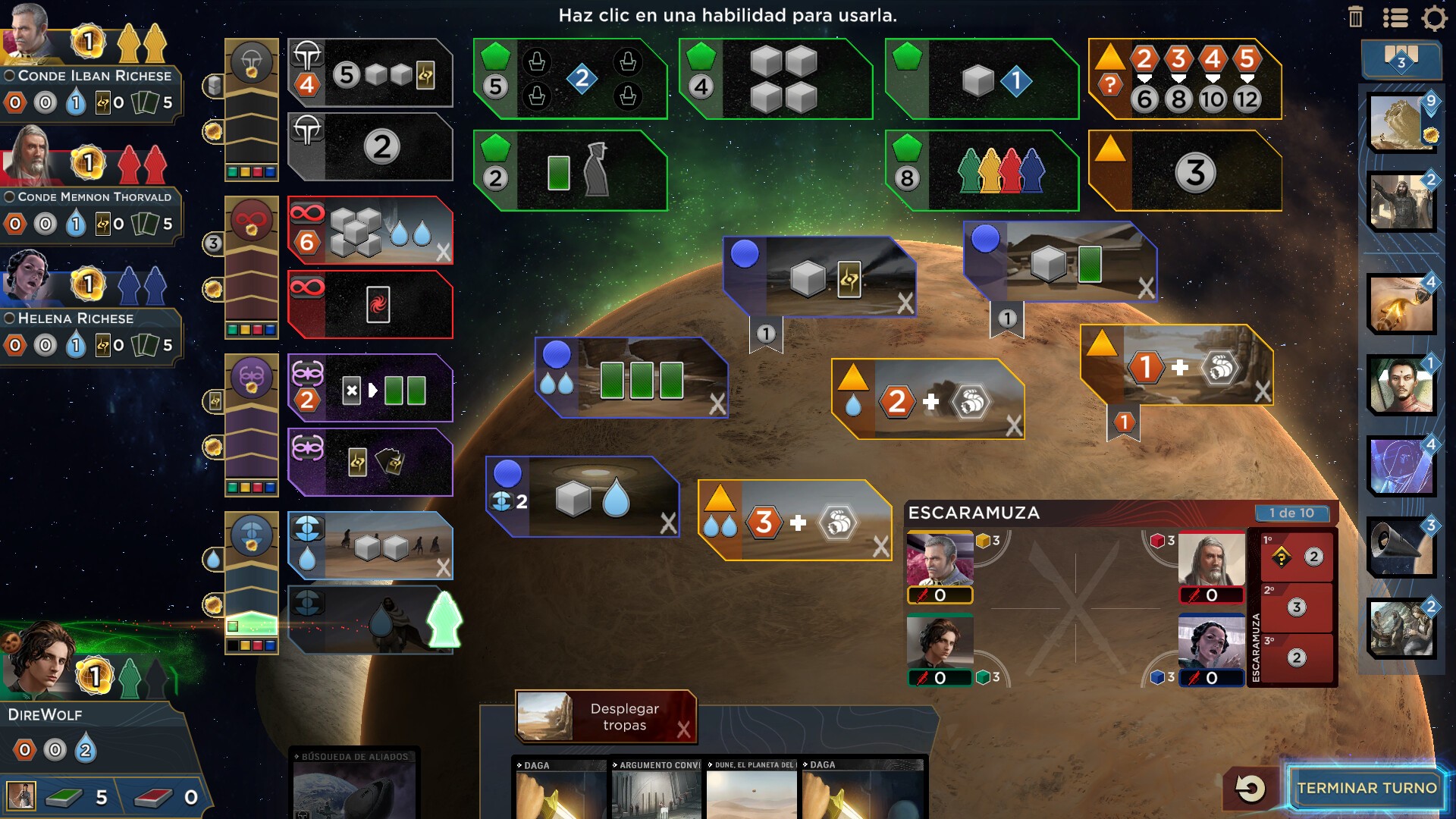Choose the four-colored-agents board space costing 8
The image size is (1456, 819).
(x=982, y=171)
